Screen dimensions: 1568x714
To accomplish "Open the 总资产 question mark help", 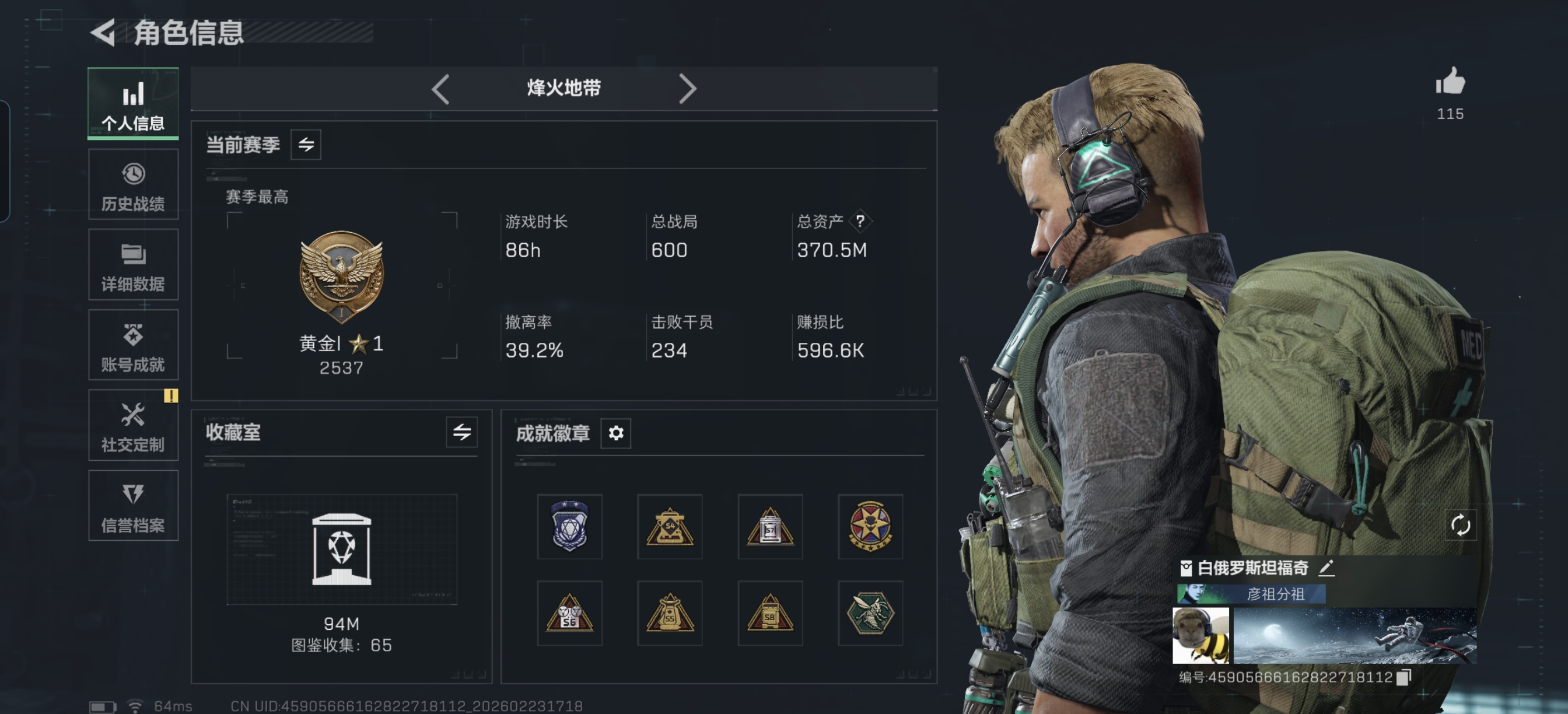I will point(859,221).
